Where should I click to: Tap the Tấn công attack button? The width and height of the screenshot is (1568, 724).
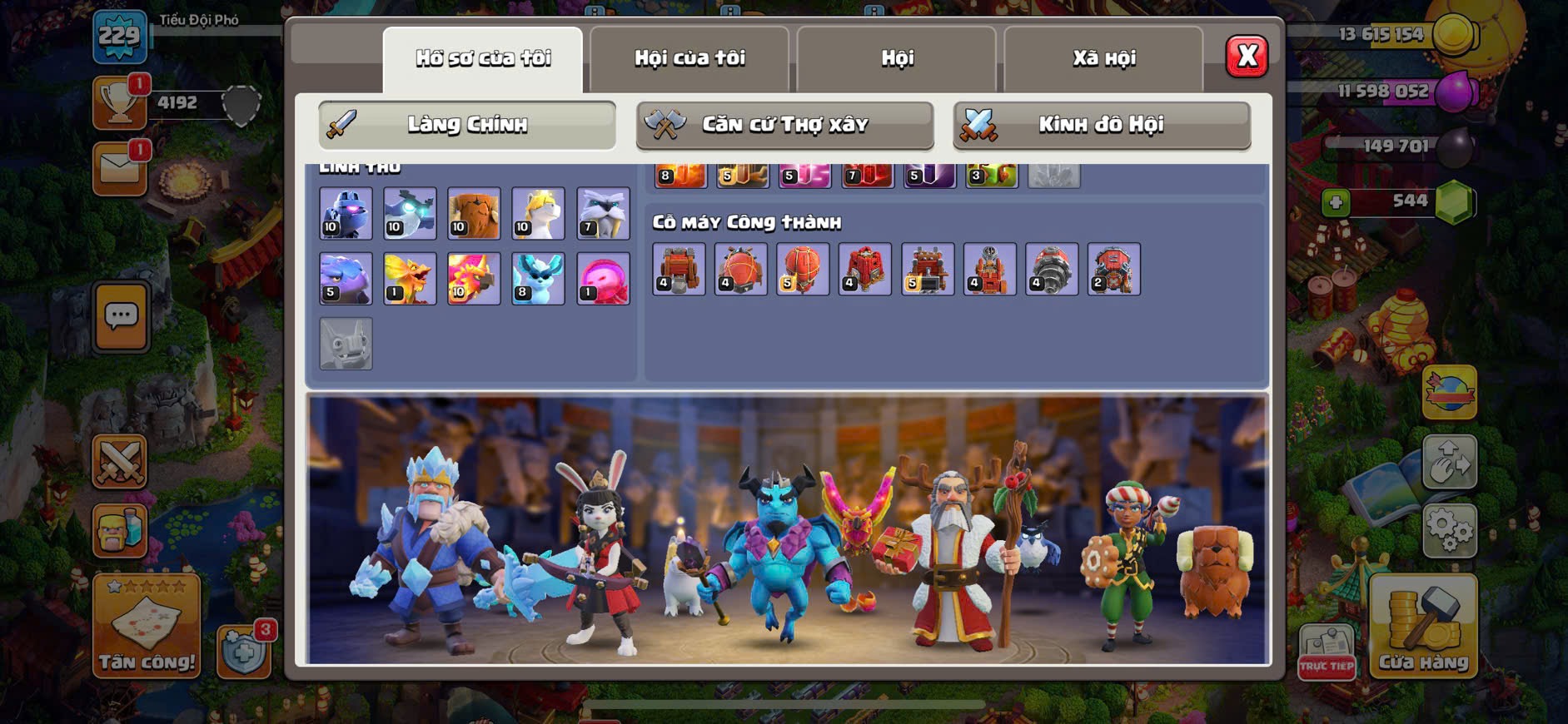click(147, 626)
